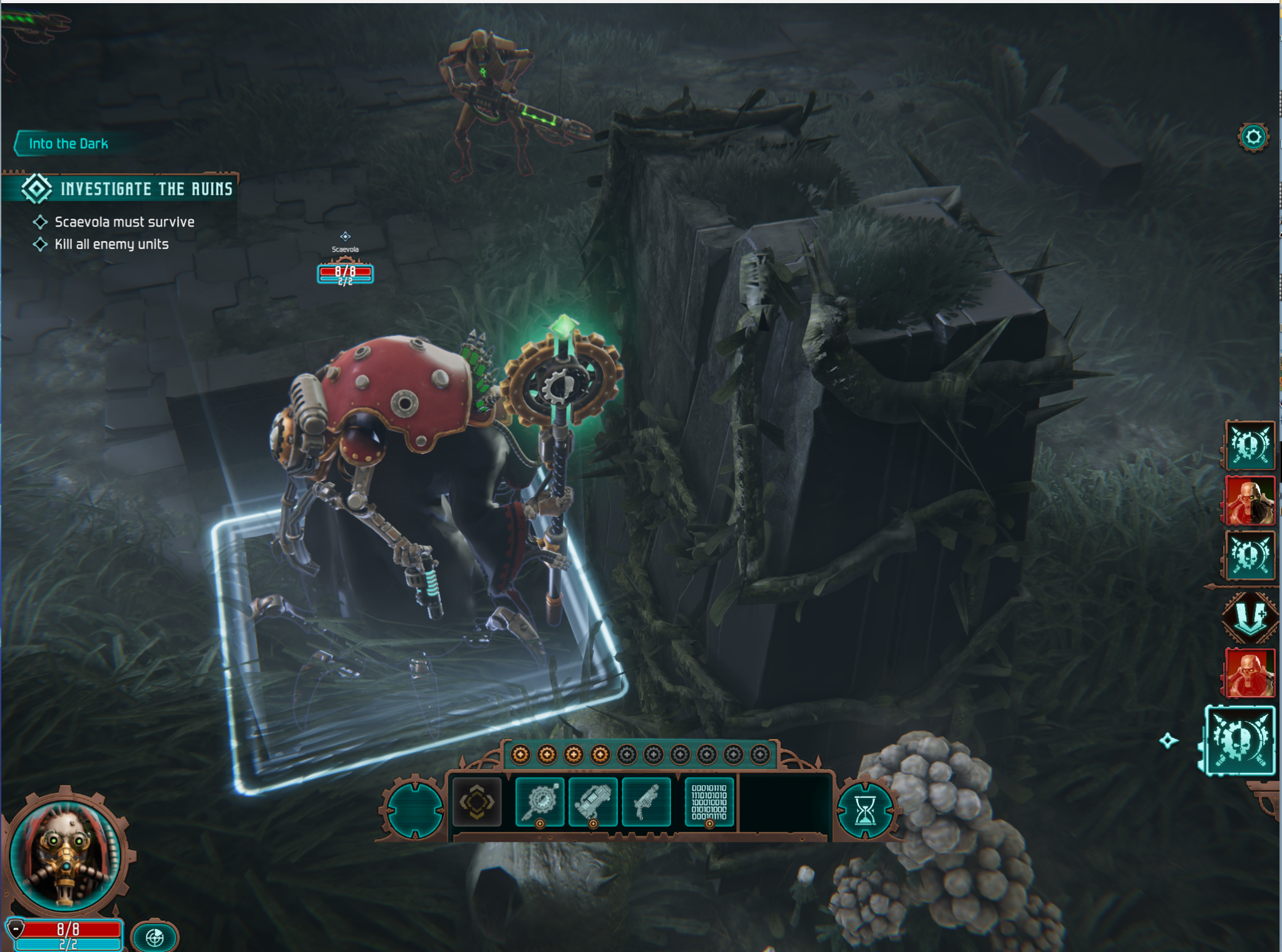Select the highlighted current-turn skull cog icon
This screenshot has width=1282, height=952.
tap(1241, 741)
